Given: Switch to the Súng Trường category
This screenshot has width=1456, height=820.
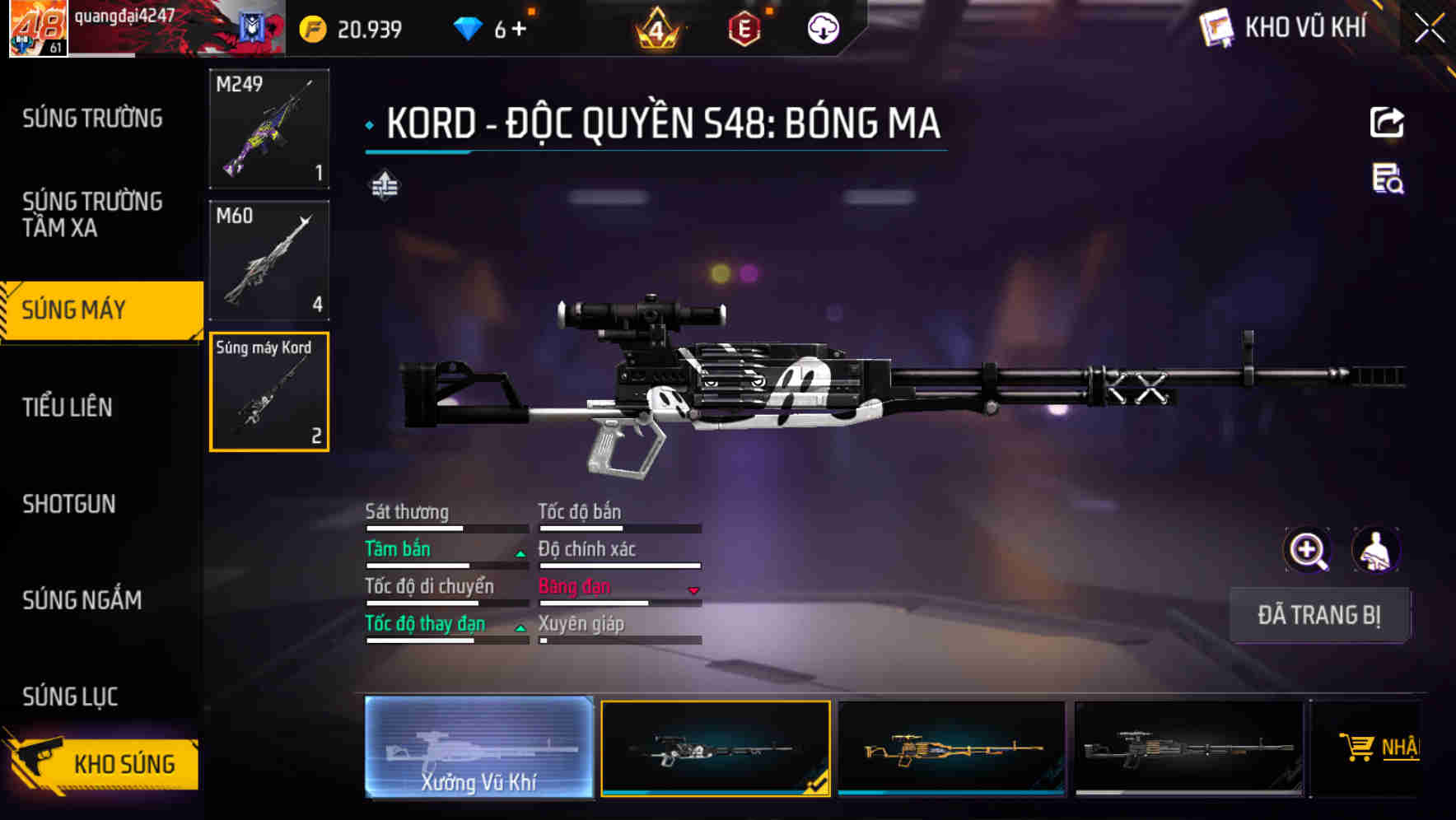Looking at the screenshot, I should 92,119.
